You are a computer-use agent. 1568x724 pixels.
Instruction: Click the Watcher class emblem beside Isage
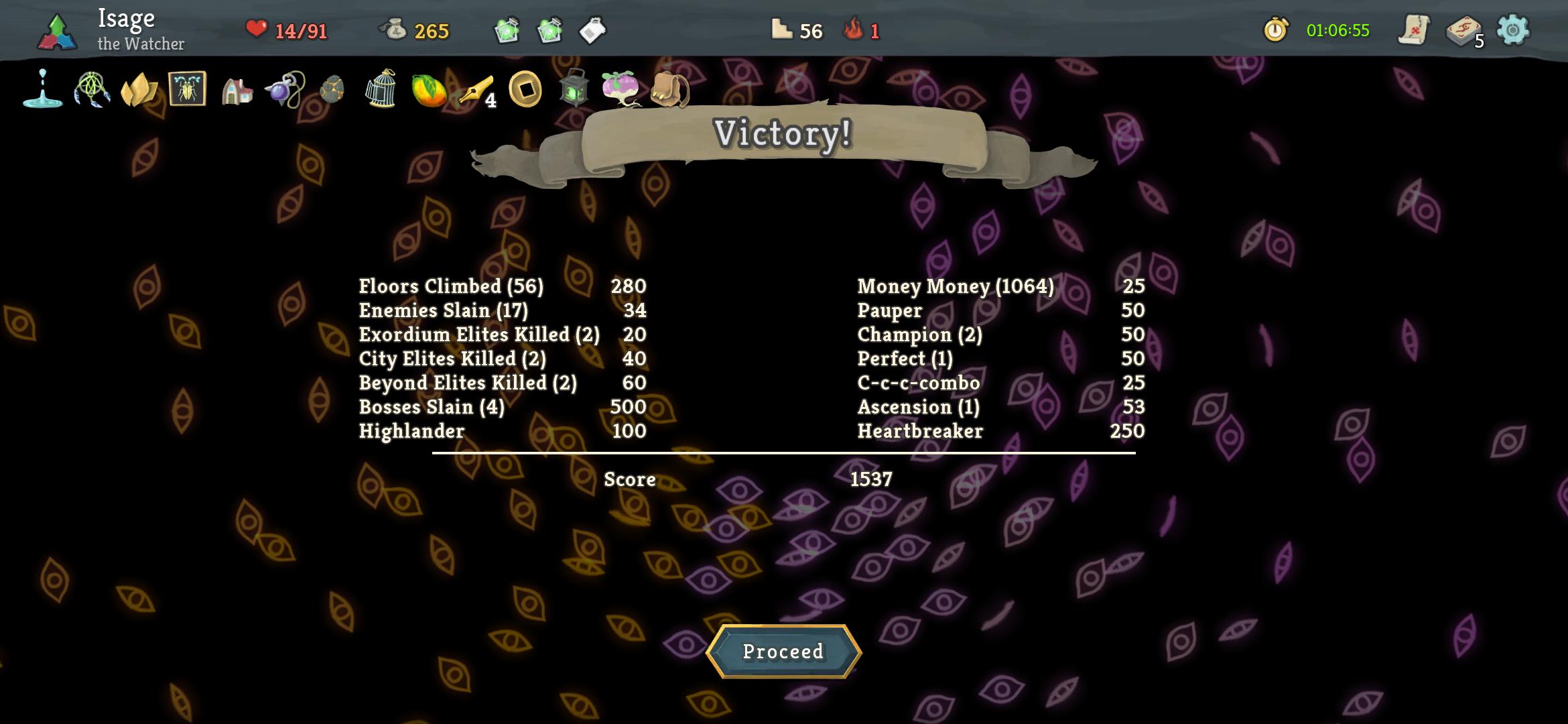coord(57,30)
